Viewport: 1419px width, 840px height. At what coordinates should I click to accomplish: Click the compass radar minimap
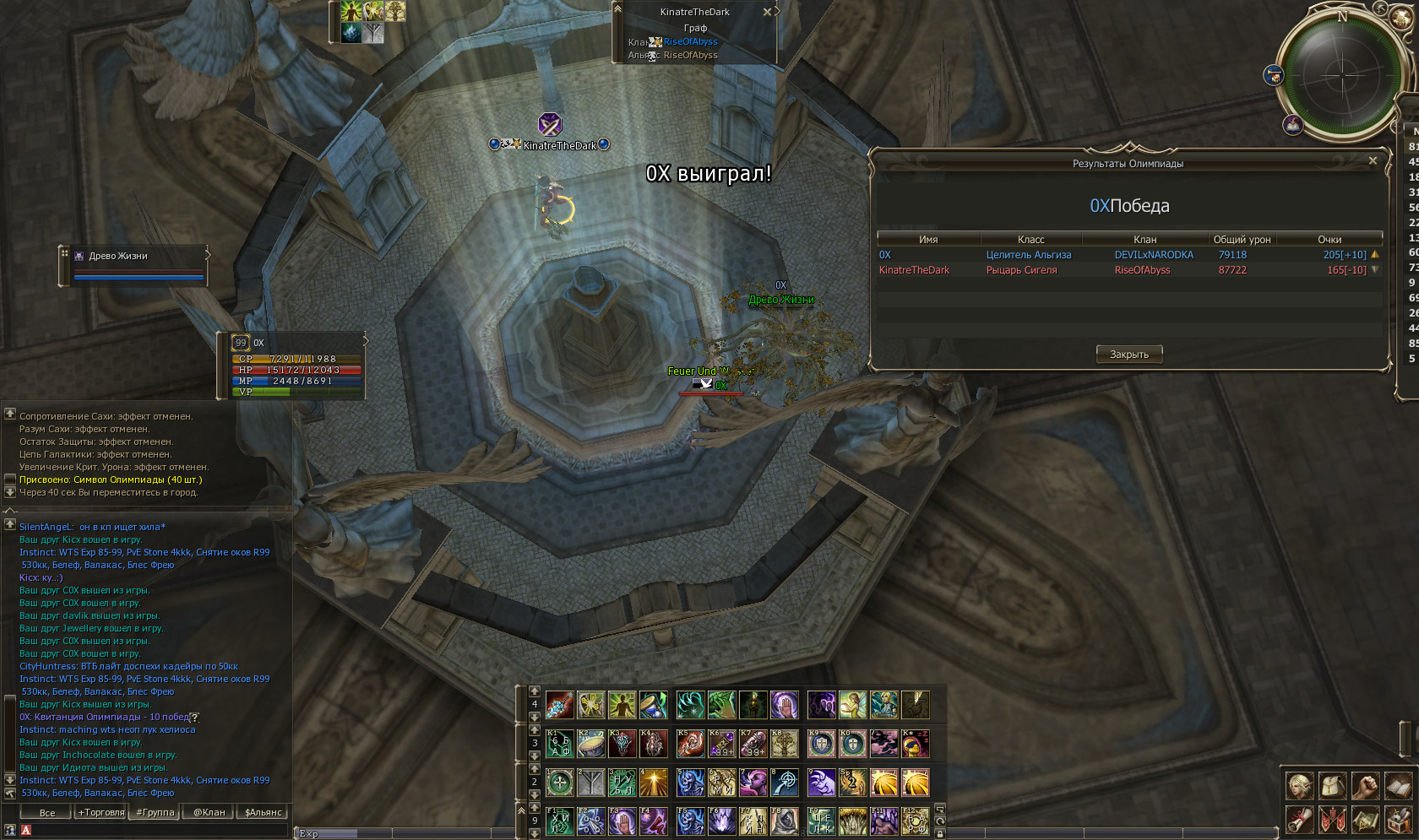click(x=1340, y=74)
